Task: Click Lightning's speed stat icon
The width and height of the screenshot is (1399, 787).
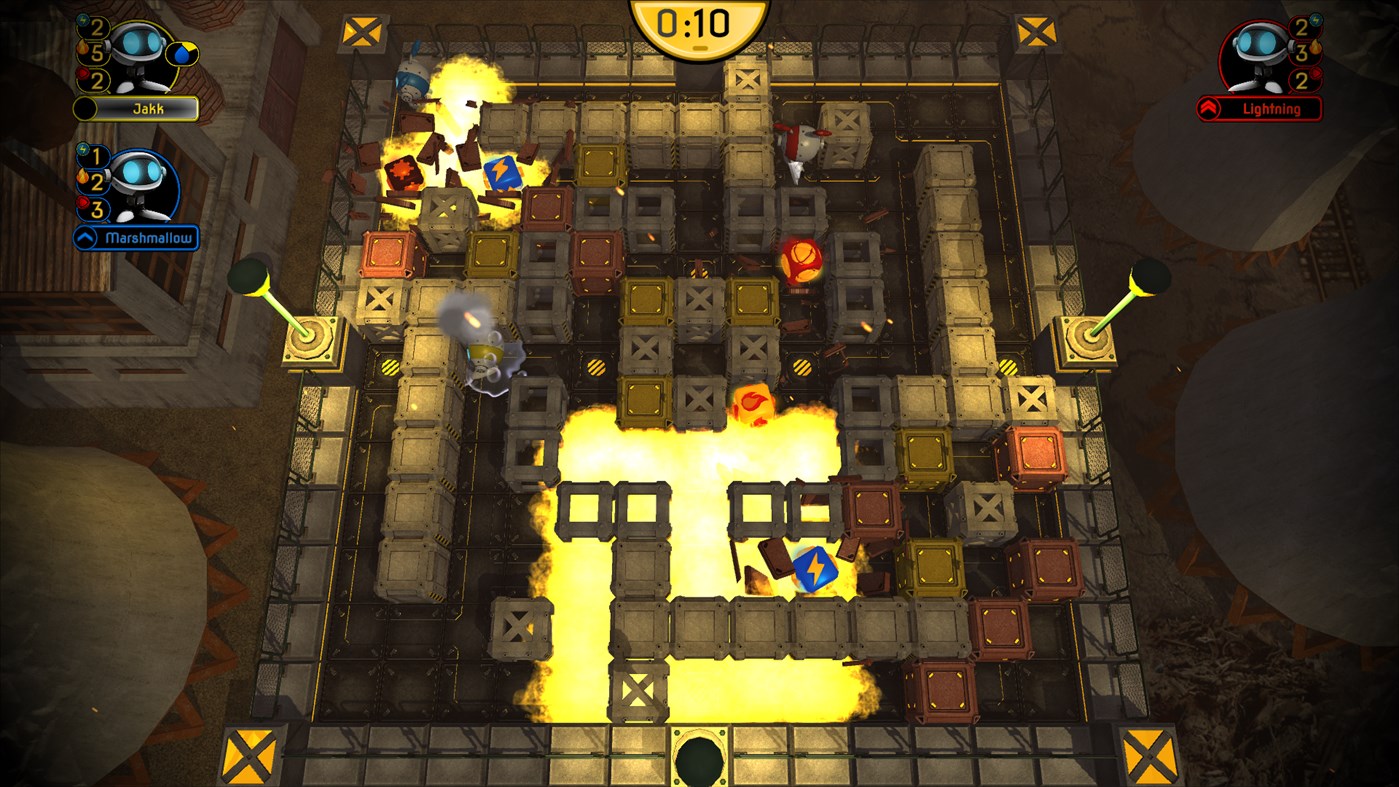Action: pyautogui.click(x=1315, y=21)
